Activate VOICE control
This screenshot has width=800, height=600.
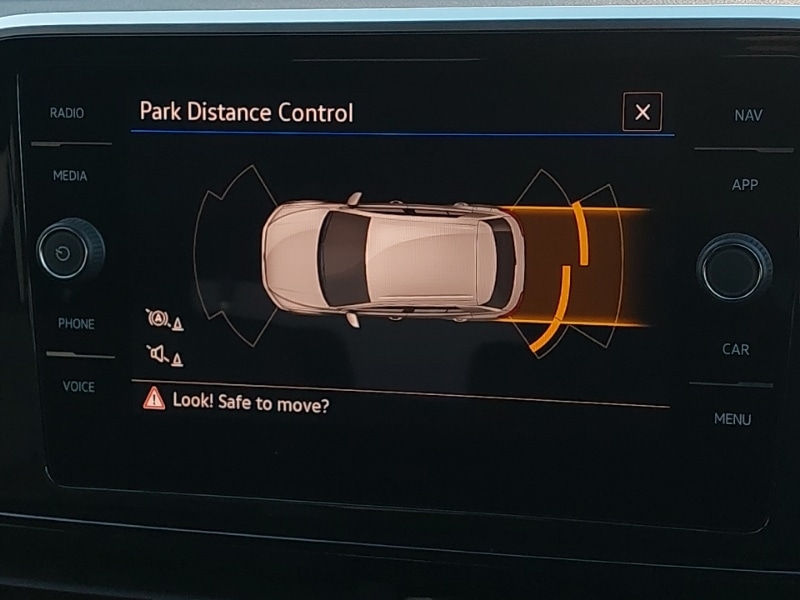(x=79, y=387)
